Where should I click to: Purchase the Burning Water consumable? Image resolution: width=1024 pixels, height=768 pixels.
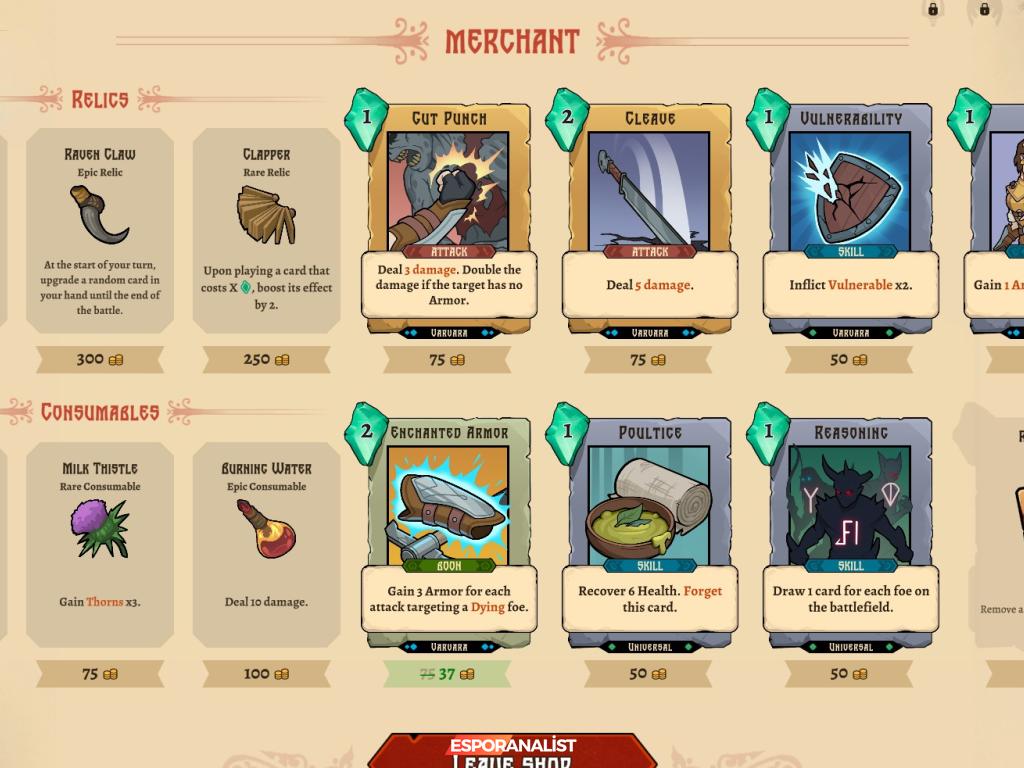(266, 544)
